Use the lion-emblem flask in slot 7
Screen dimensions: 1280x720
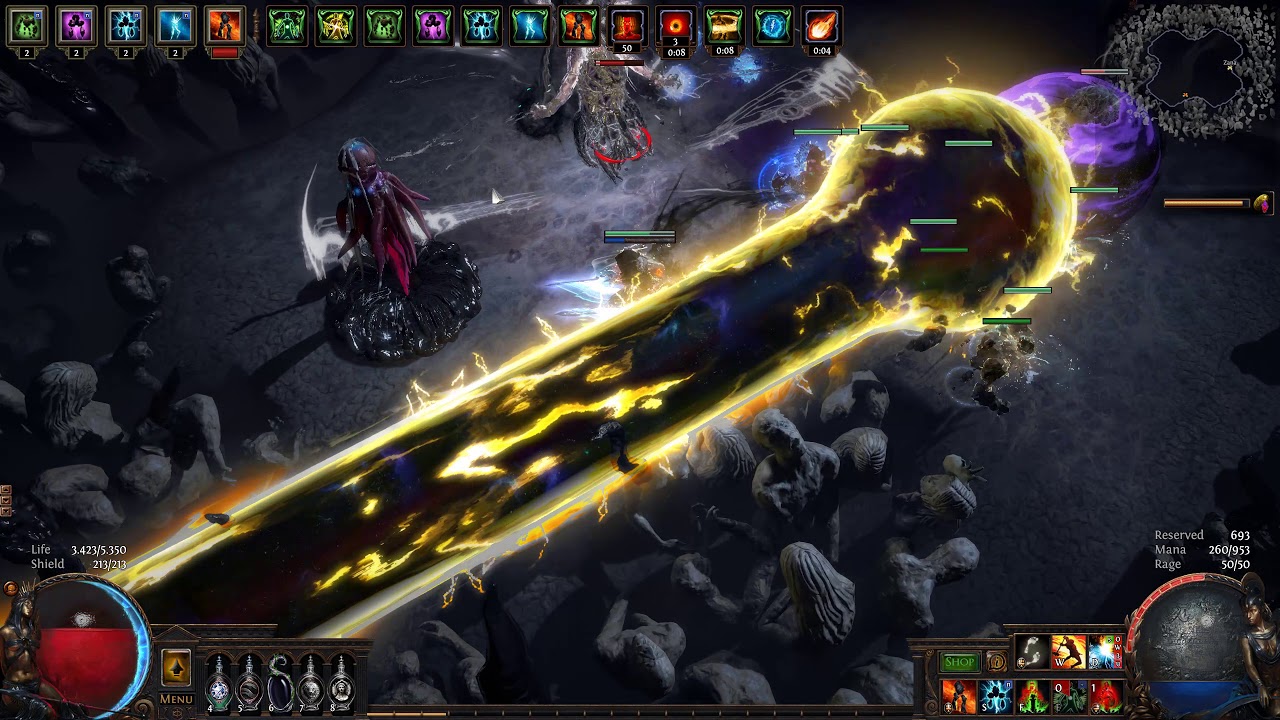click(x=311, y=683)
